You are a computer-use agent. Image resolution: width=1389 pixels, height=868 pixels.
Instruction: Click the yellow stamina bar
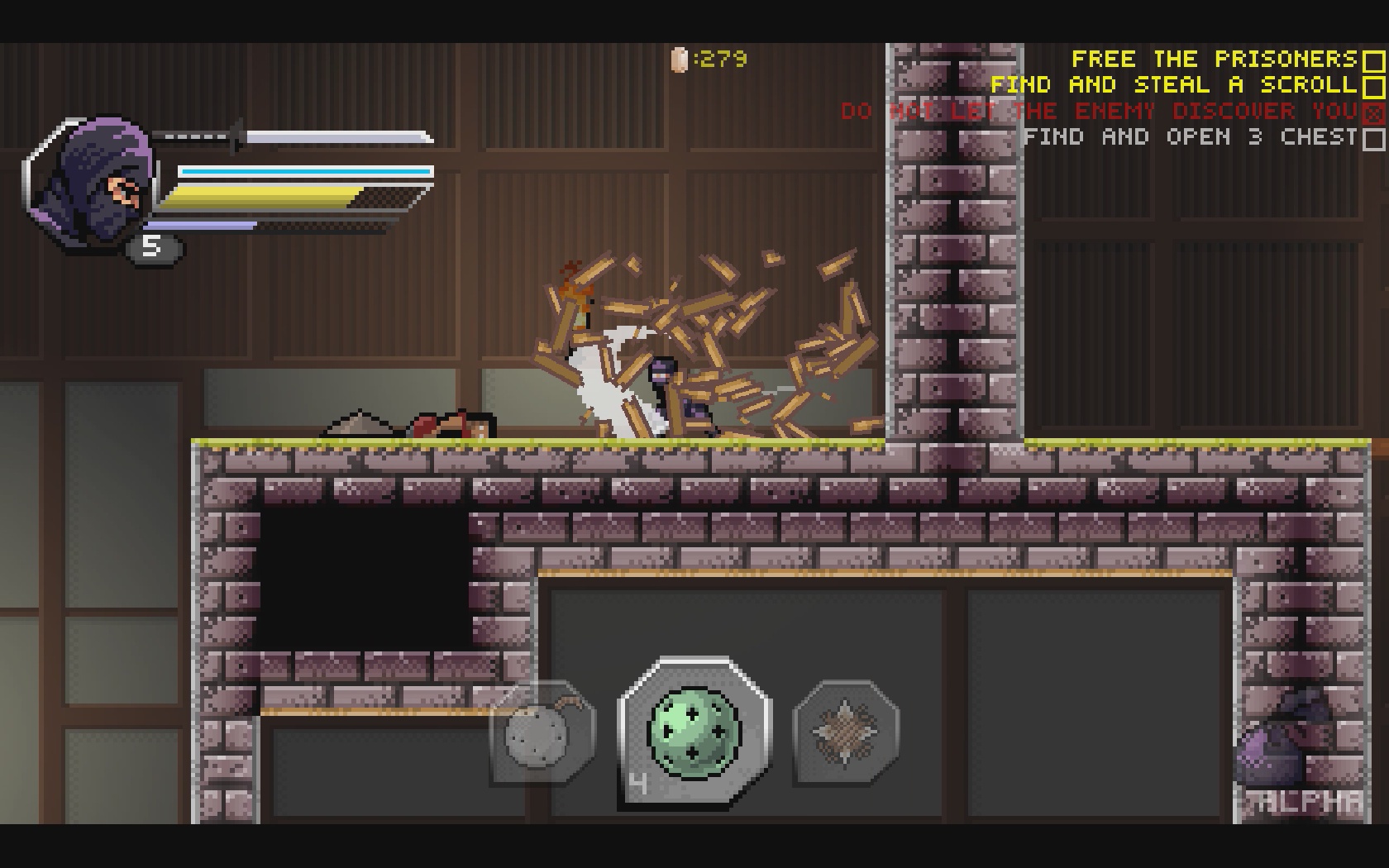coord(265,196)
